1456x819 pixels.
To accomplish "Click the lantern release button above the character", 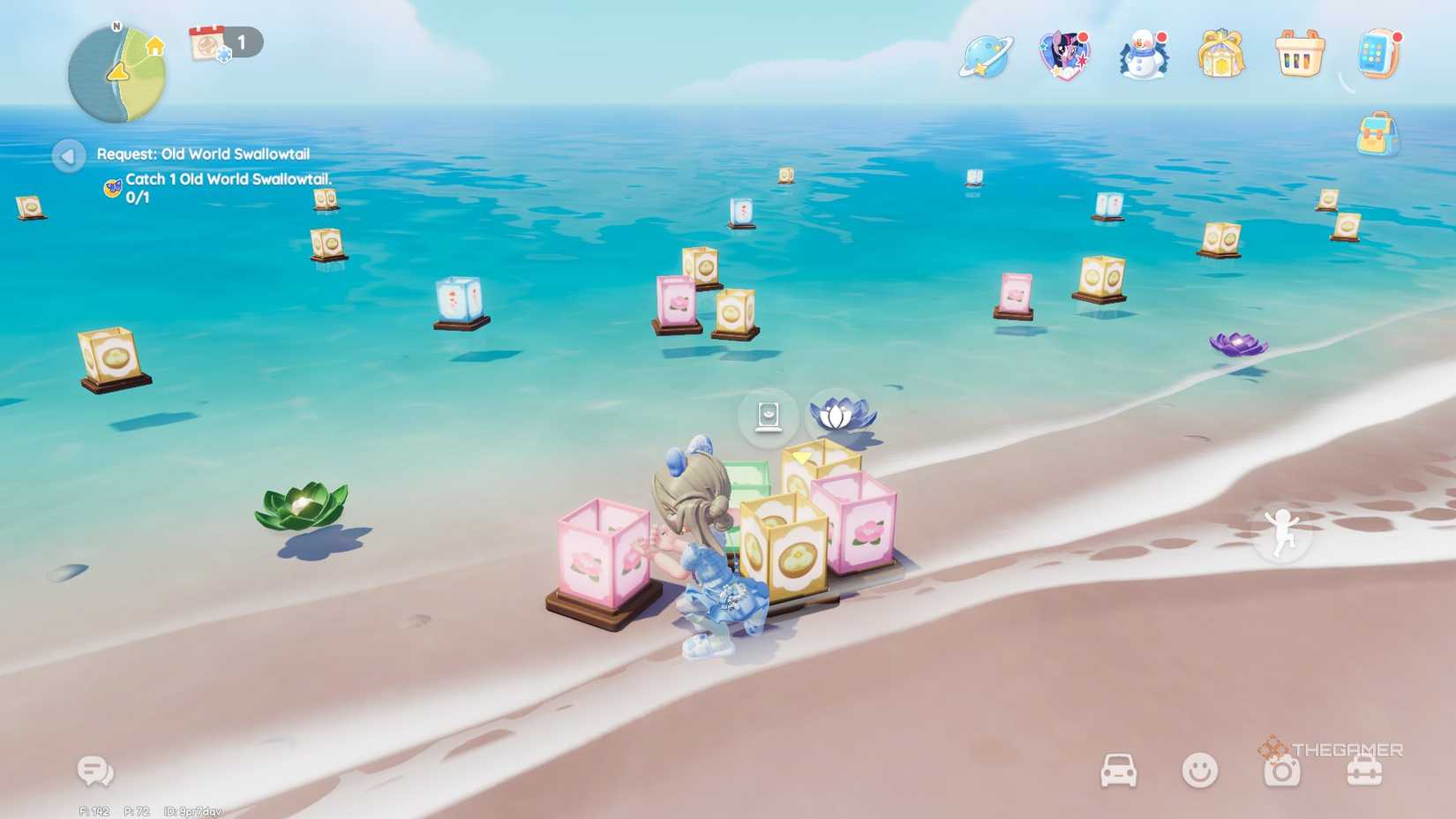I will [769, 417].
